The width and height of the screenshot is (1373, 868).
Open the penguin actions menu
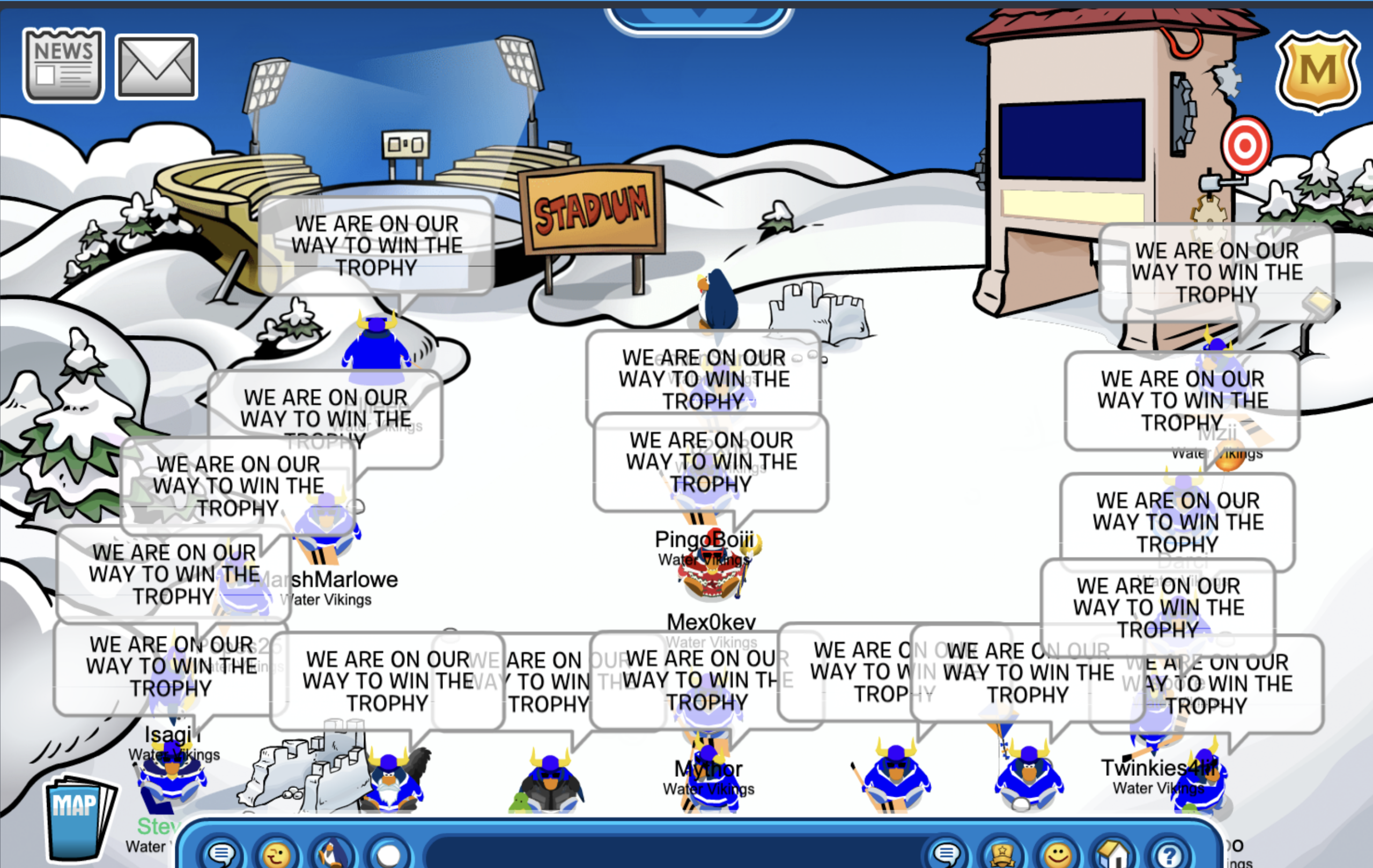point(332,854)
